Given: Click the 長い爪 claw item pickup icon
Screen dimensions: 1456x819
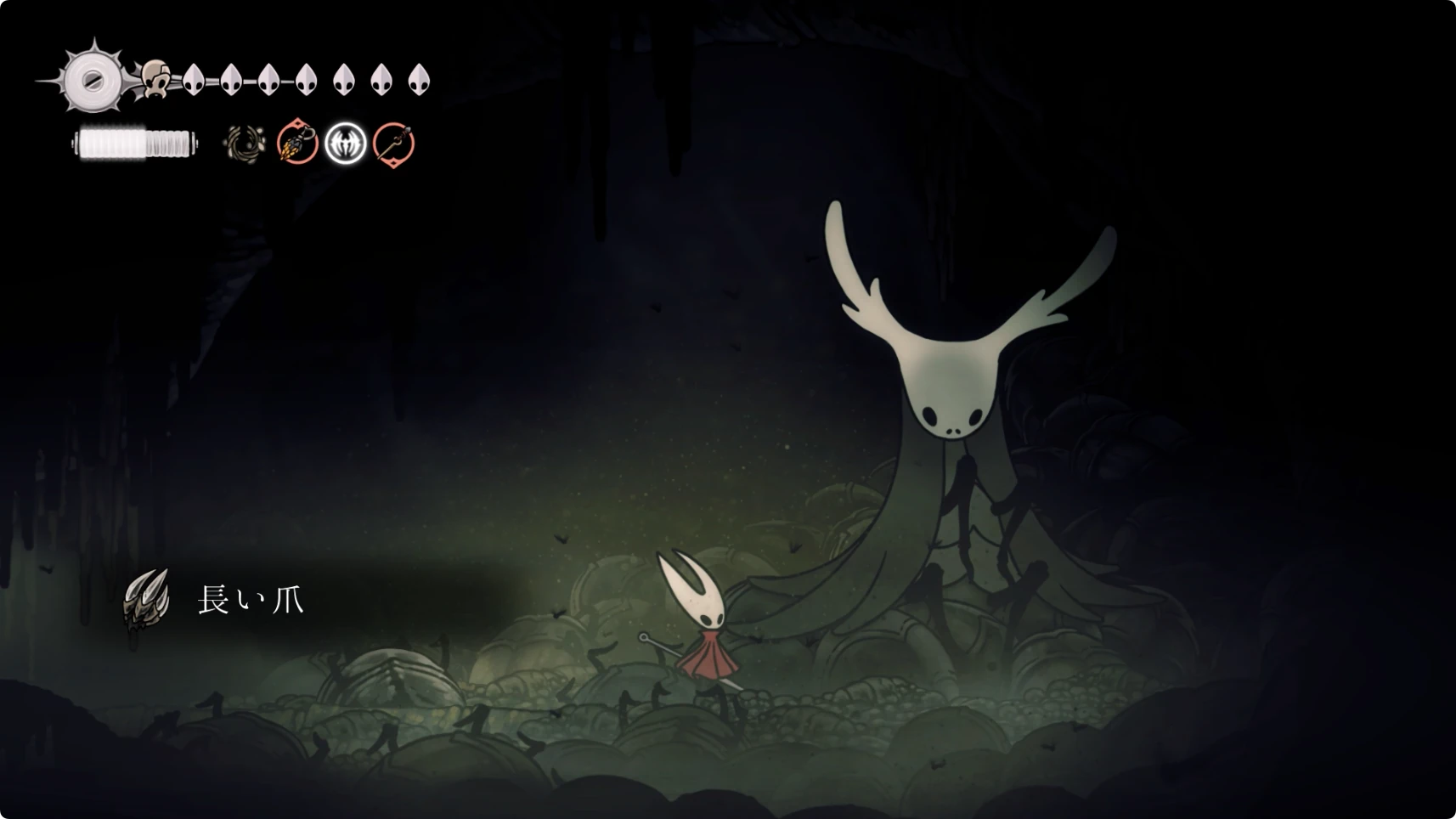Looking at the screenshot, I should pos(146,599).
